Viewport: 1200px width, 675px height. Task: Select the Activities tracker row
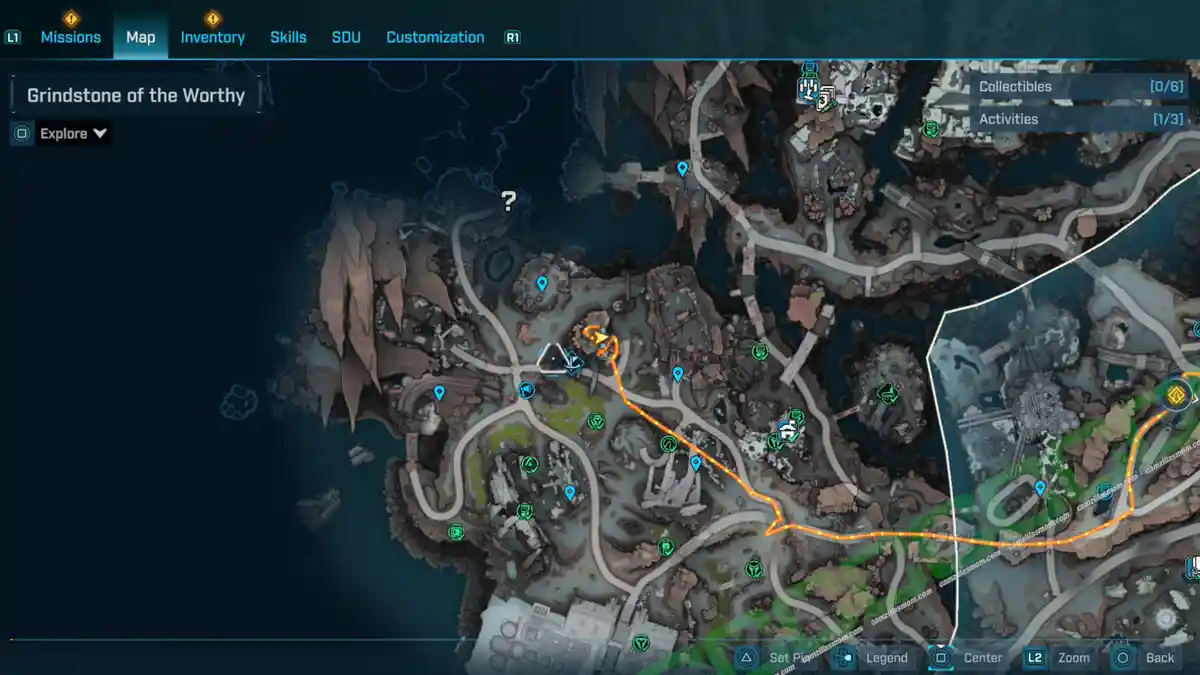point(1069,119)
